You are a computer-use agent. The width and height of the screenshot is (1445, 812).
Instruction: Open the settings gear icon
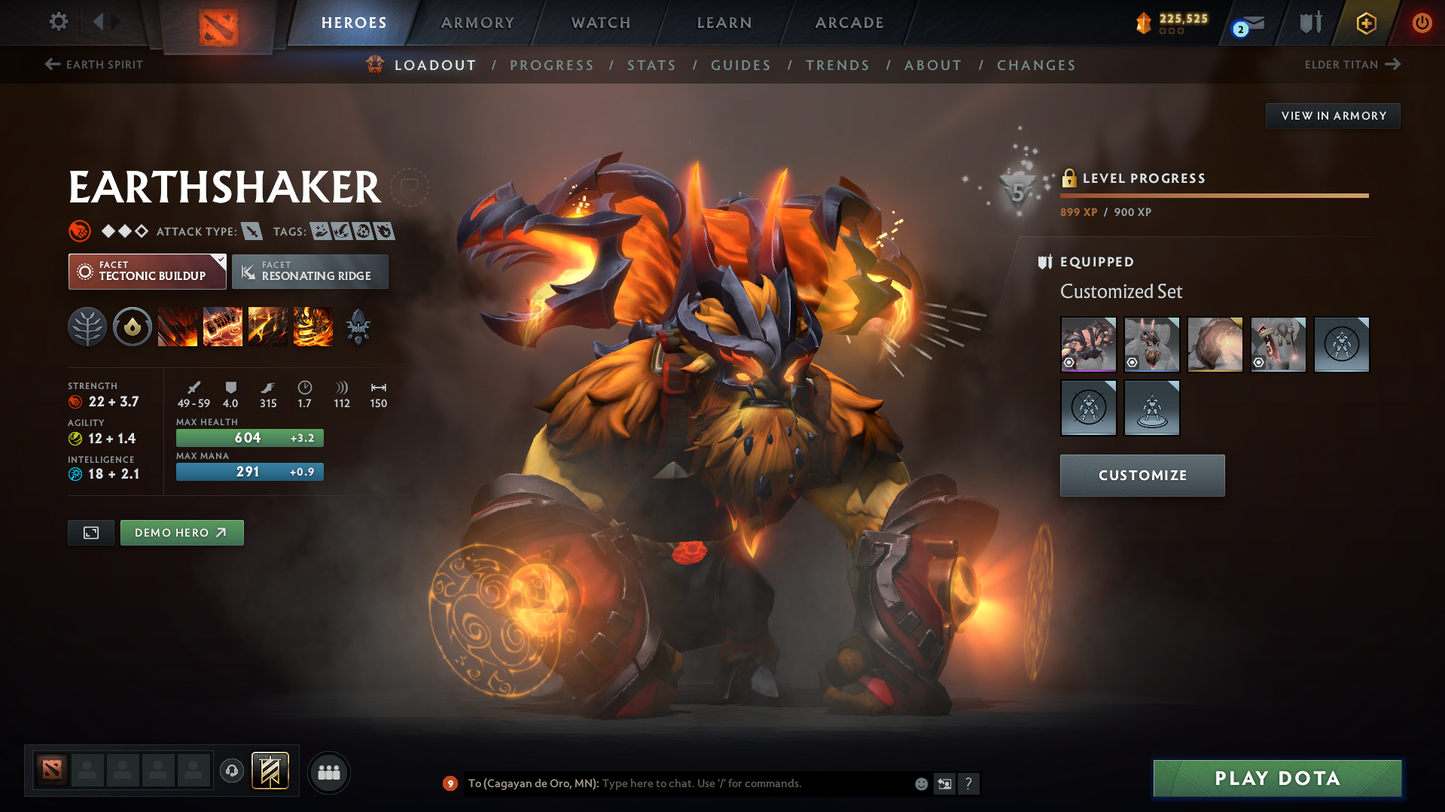tap(59, 22)
